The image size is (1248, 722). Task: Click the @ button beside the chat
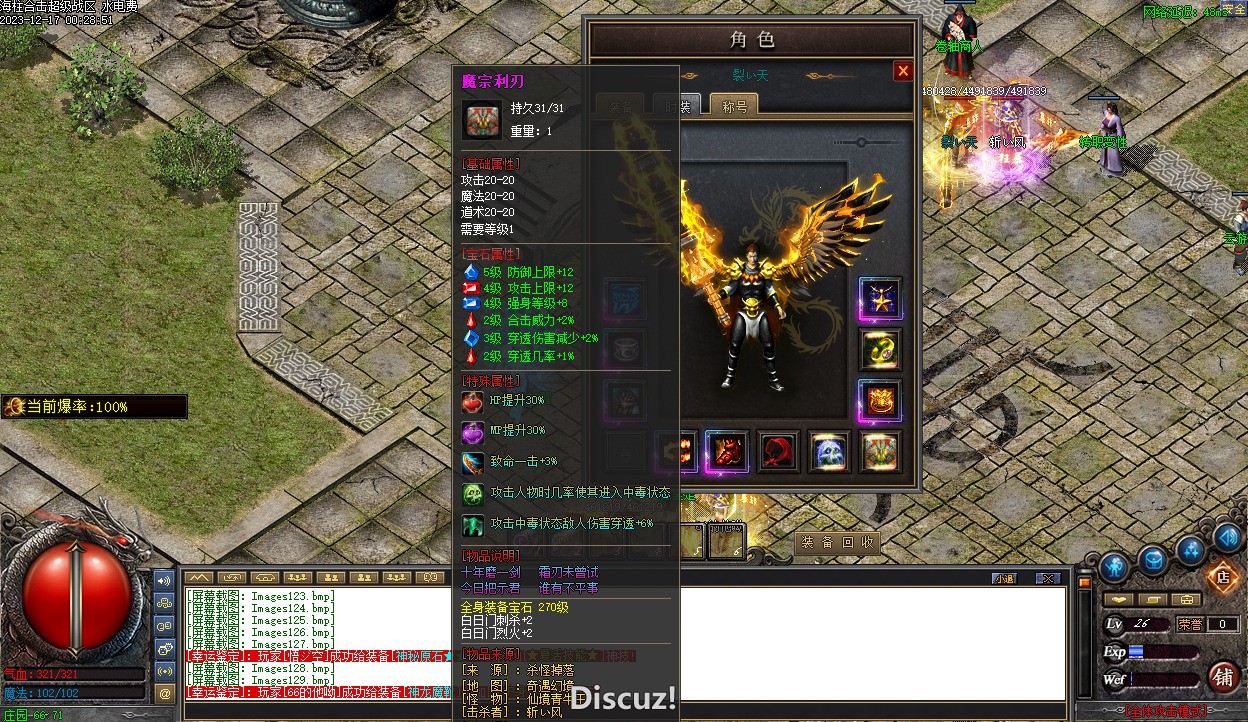(x=165, y=692)
